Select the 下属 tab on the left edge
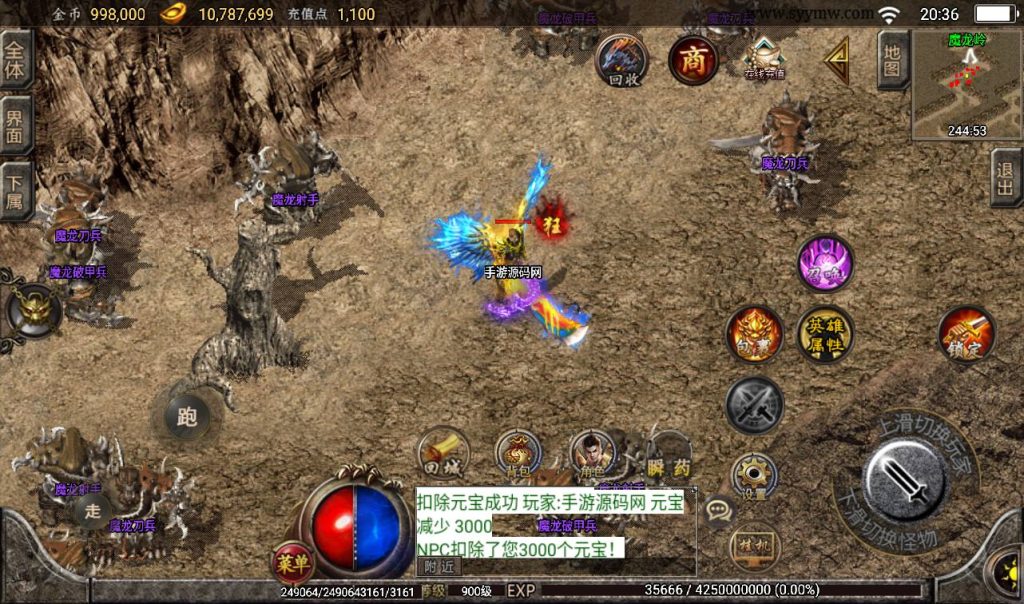1024x604 pixels. click(x=15, y=190)
